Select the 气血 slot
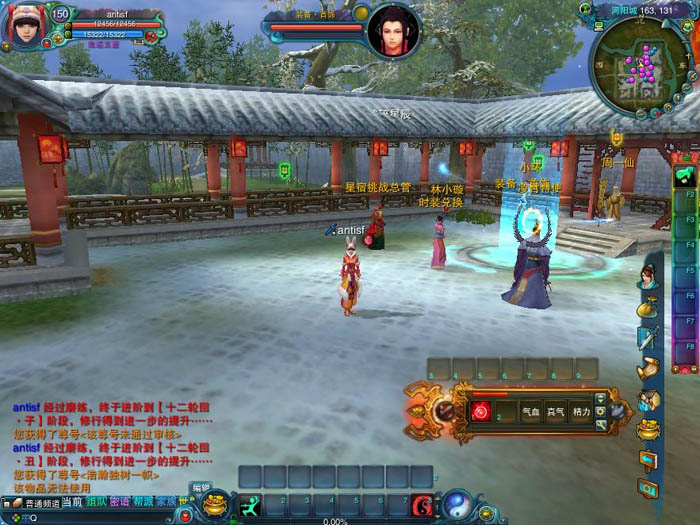The image size is (700, 525). coord(531,411)
